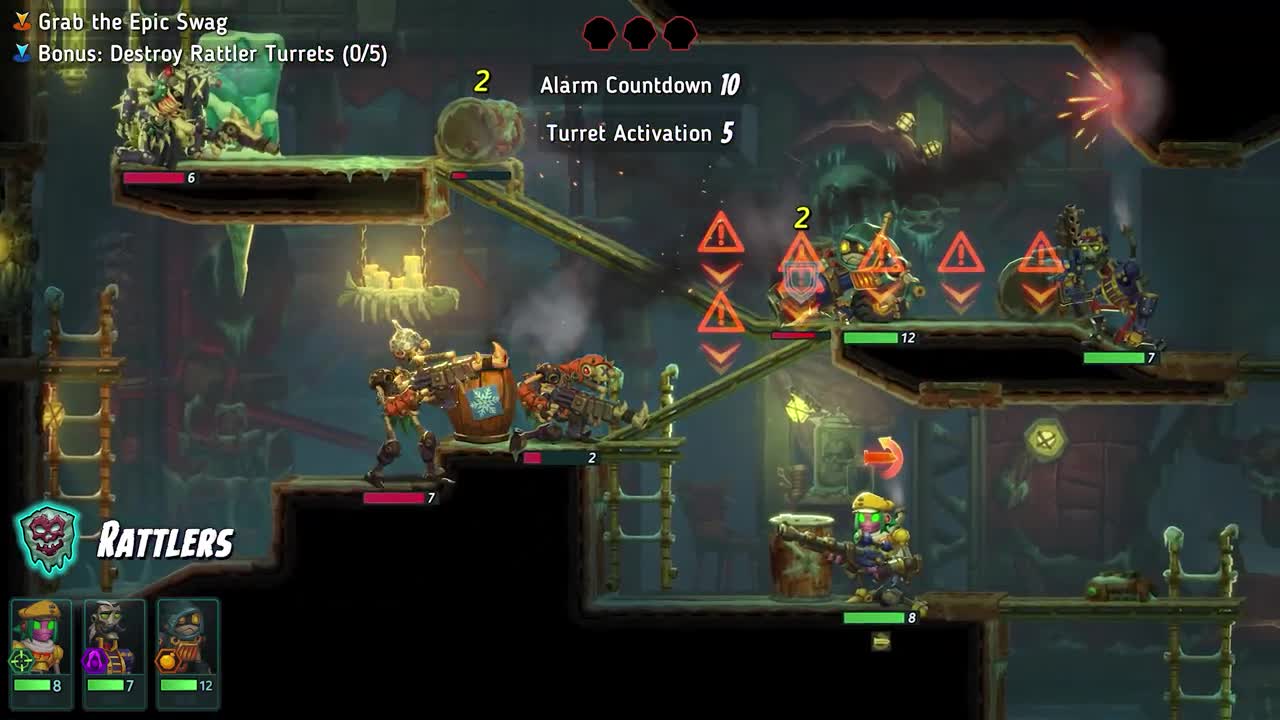Viewport: 1280px width, 720px height.
Task: Select the orange bomb icon on third portrait
Action: click(168, 660)
